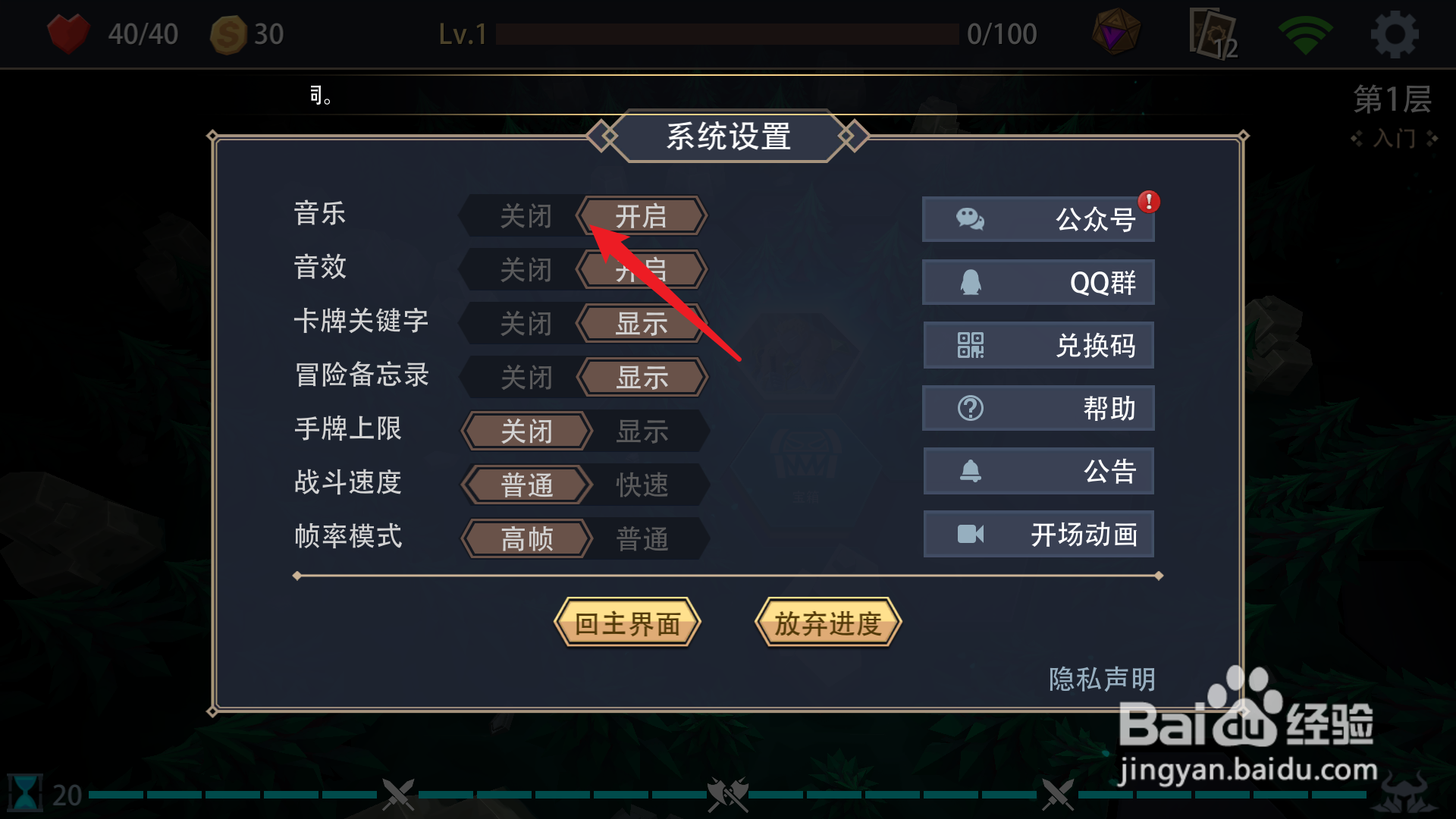Image resolution: width=1456 pixels, height=819 pixels.
Task: Click the heart health icon
Action: click(x=69, y=33)
